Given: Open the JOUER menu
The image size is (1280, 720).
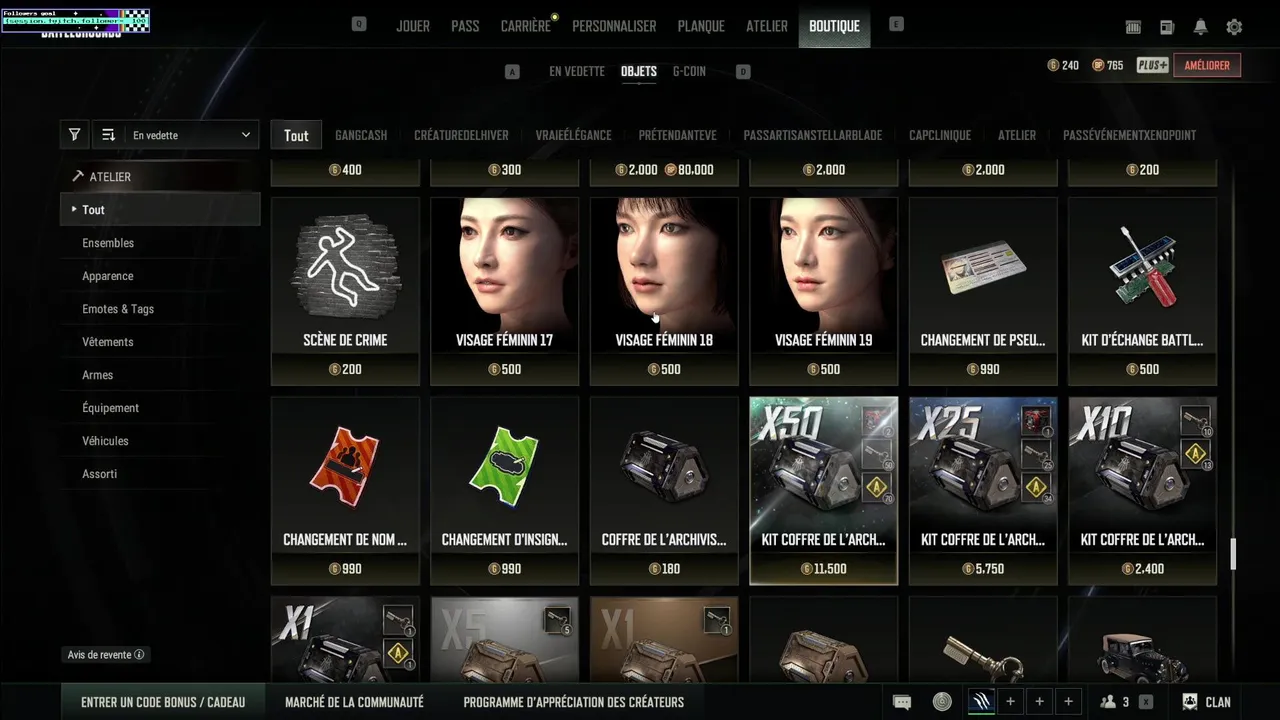Looking at the screenshot, I should pyautogui.click(x=412, y=26).
